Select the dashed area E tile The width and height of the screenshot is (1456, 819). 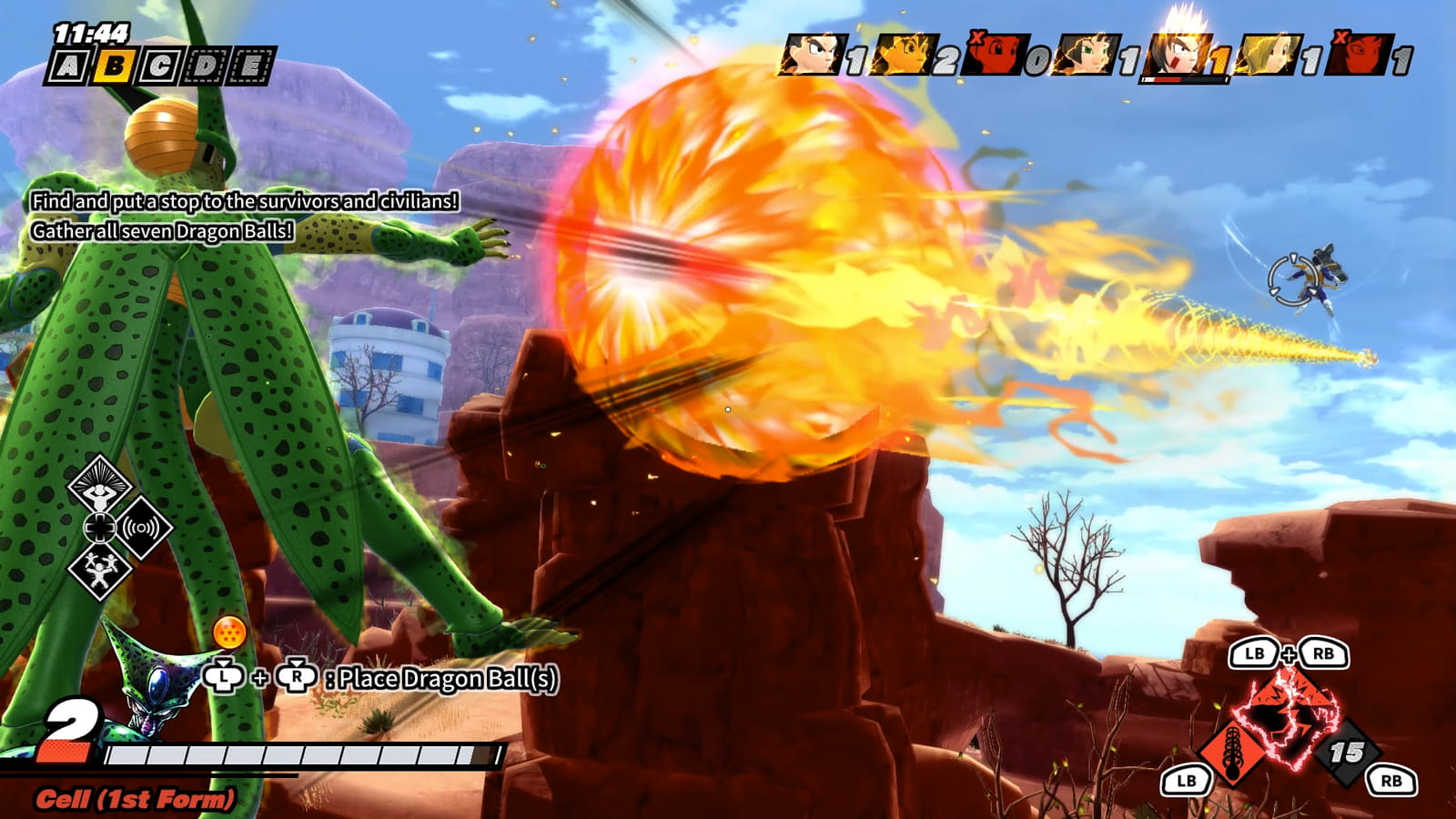tap(251, 66)
